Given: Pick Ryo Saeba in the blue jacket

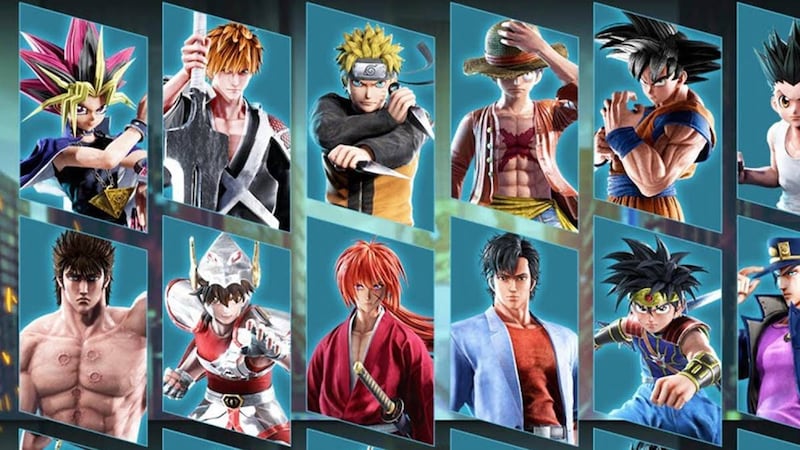Looking at the screenshot, I should [512, 335].
